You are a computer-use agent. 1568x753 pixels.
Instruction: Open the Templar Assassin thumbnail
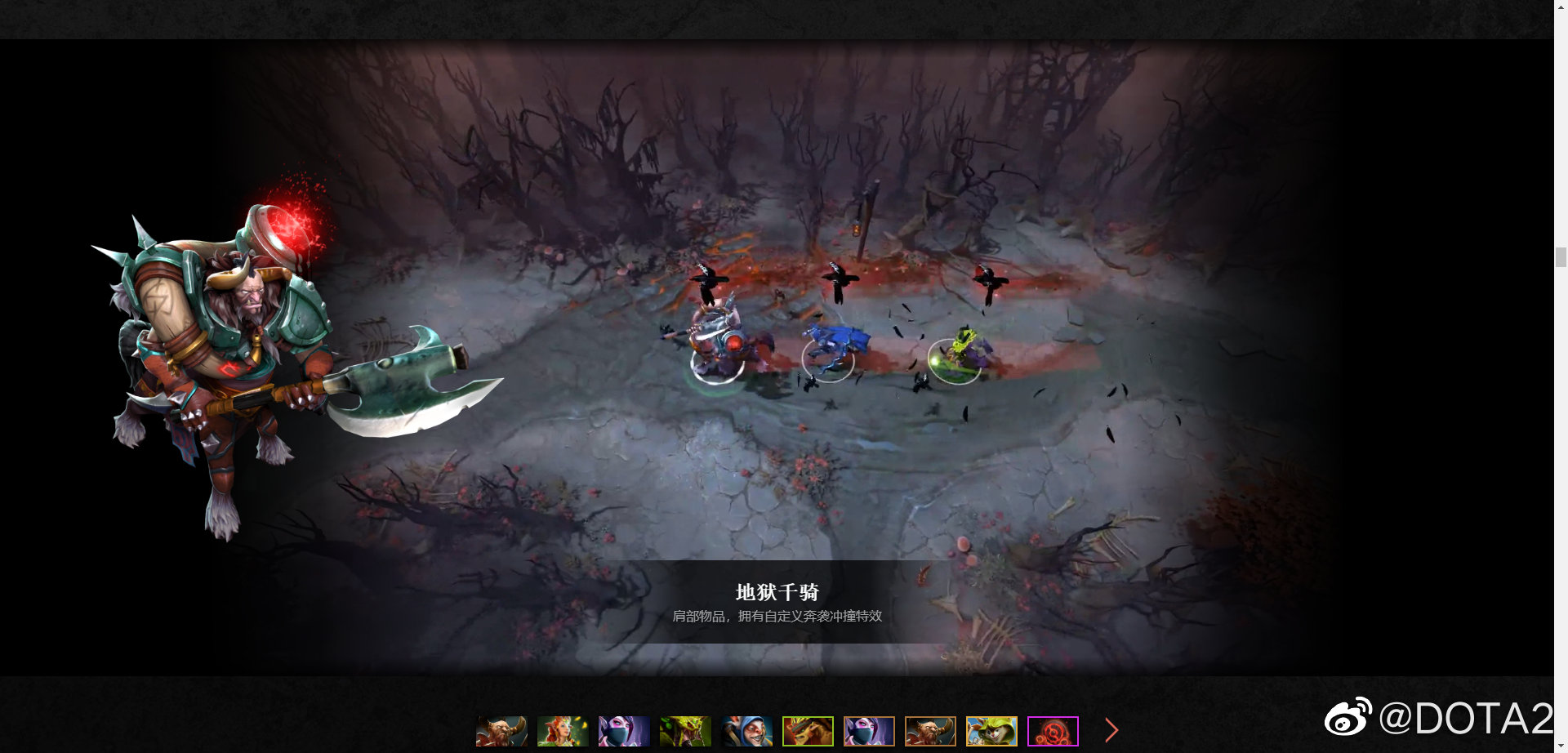622,732
